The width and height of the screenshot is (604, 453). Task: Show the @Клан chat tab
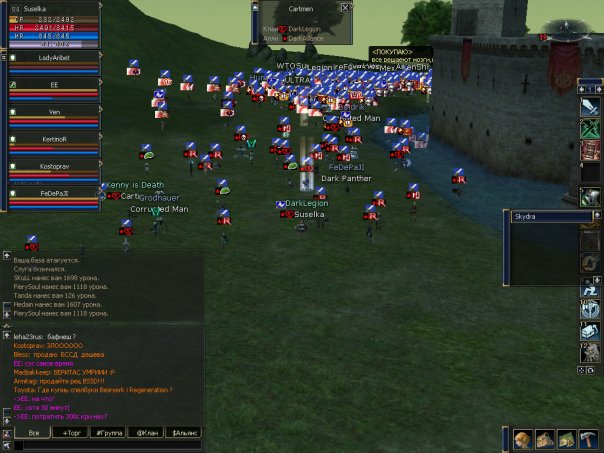[147, 432]
